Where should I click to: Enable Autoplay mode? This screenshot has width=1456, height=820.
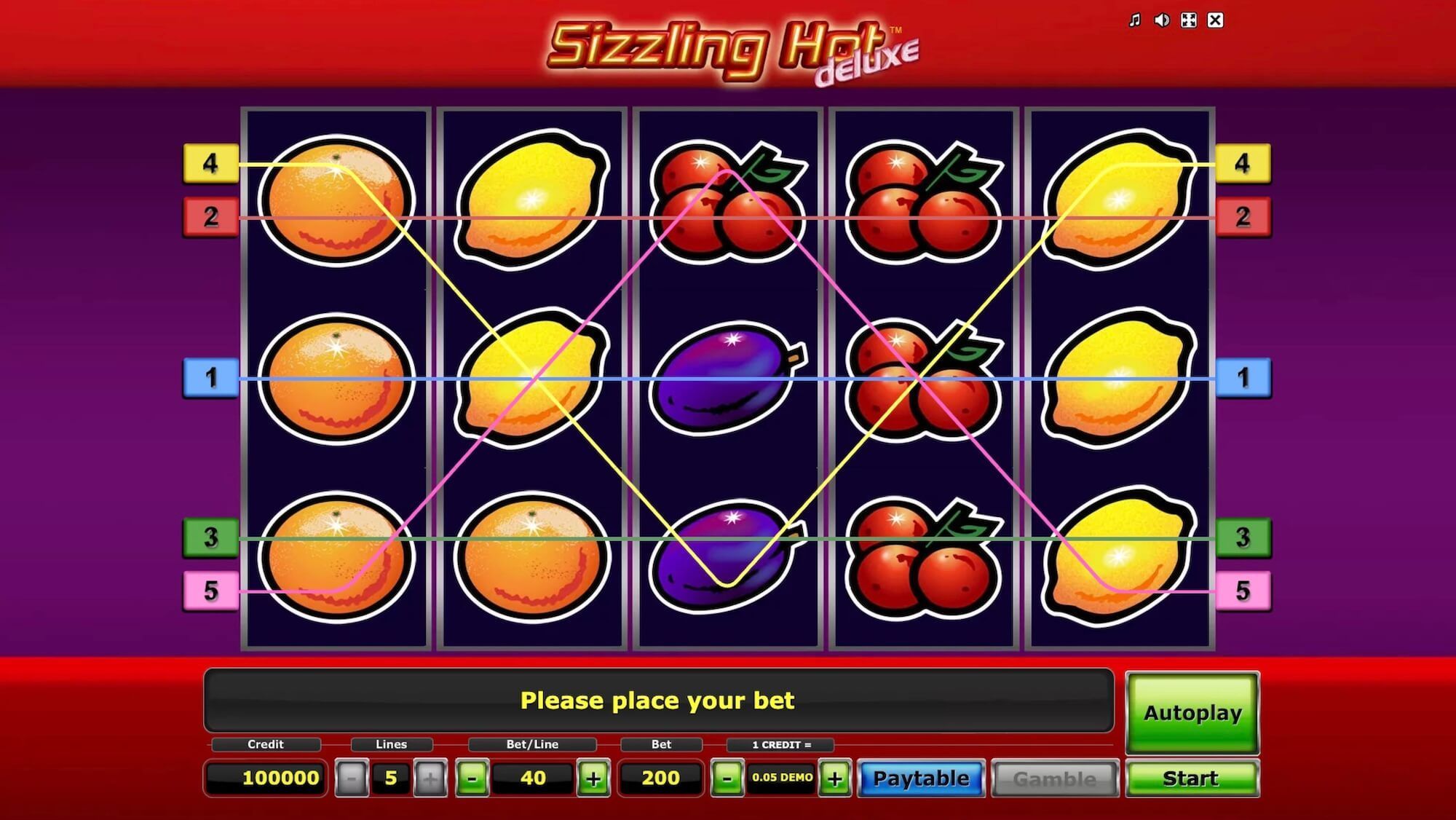click(1192, 714)
